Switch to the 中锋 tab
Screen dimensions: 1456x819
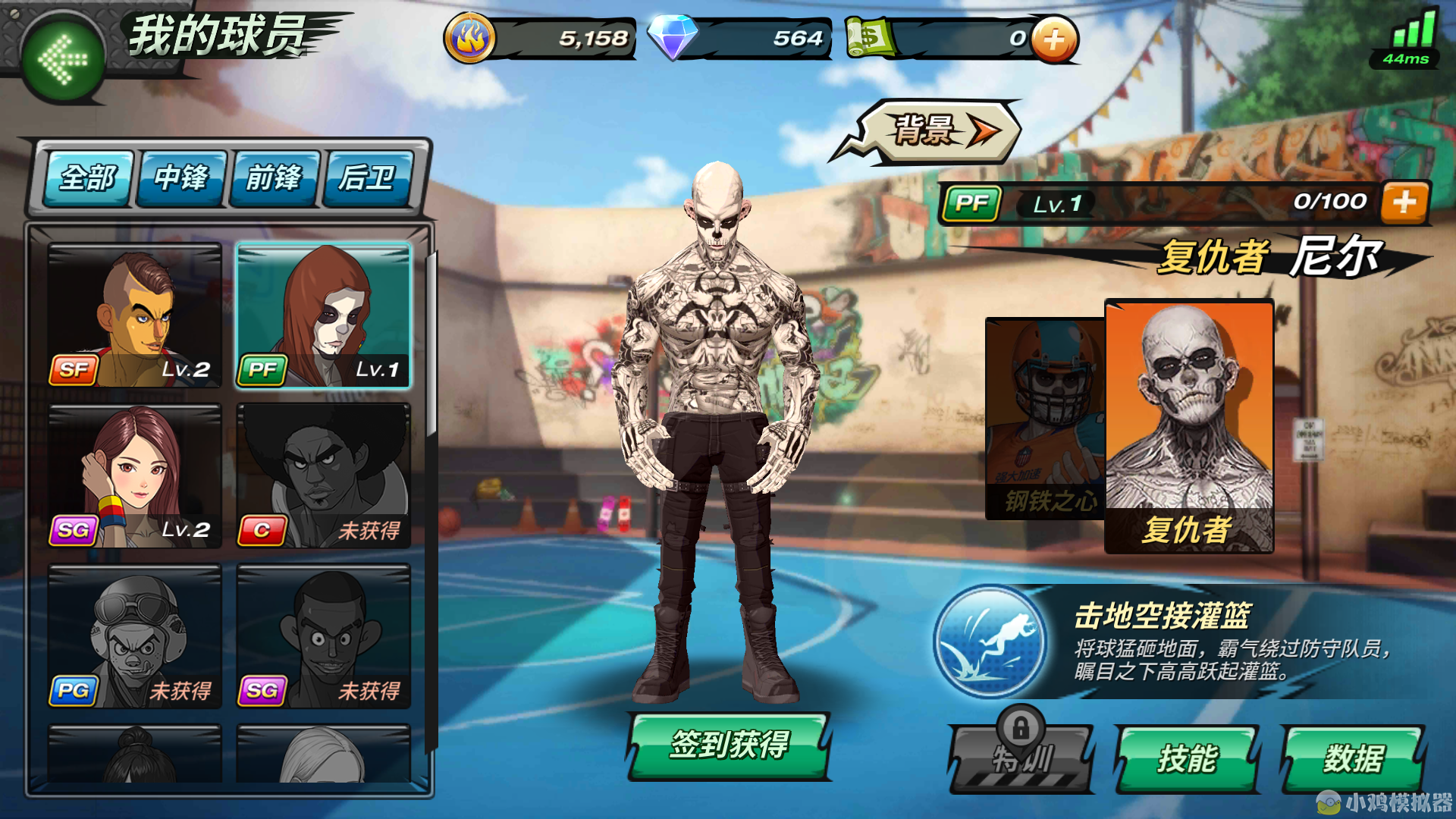coord(180,178)
